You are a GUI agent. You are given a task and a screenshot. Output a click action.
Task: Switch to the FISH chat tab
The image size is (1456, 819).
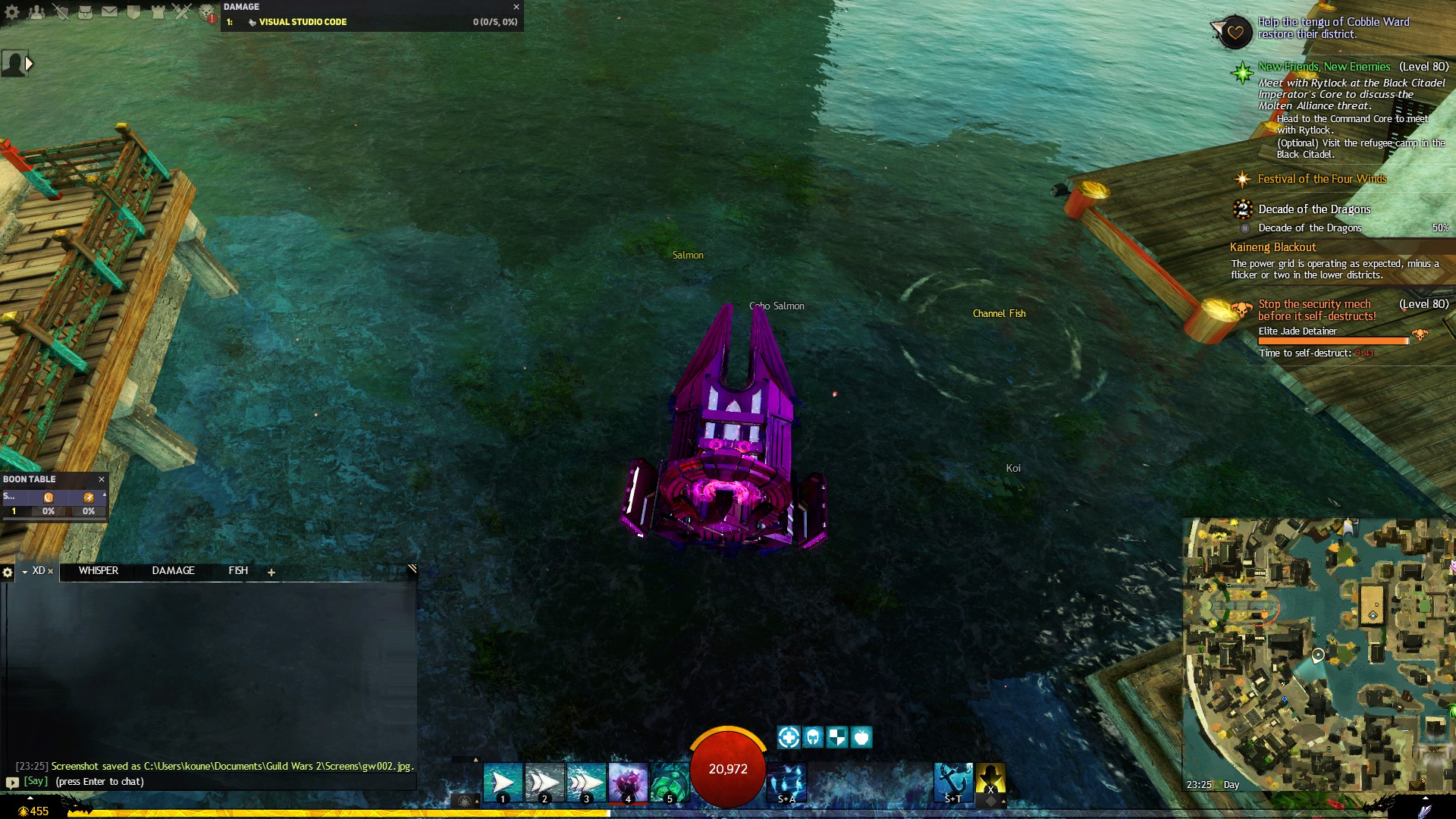pyautogui.click(x=237, y=571)
